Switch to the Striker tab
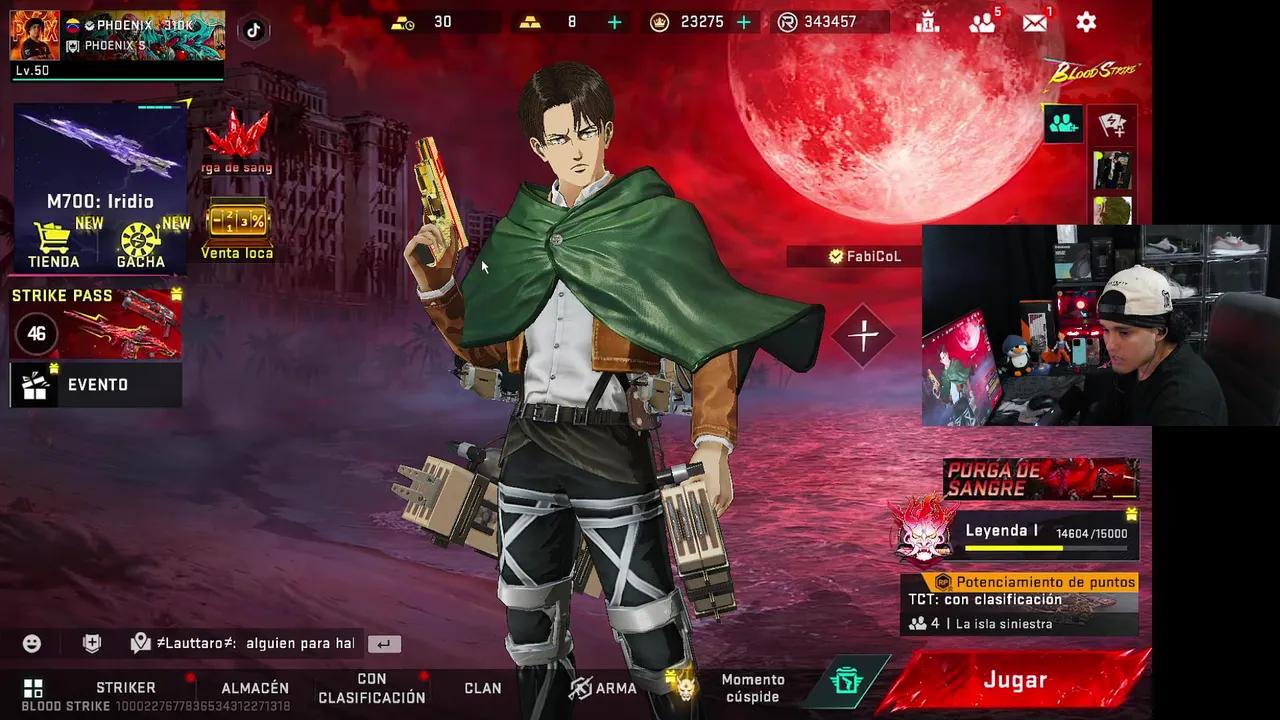Screen dimensions: 1280x720 point(124,687)
